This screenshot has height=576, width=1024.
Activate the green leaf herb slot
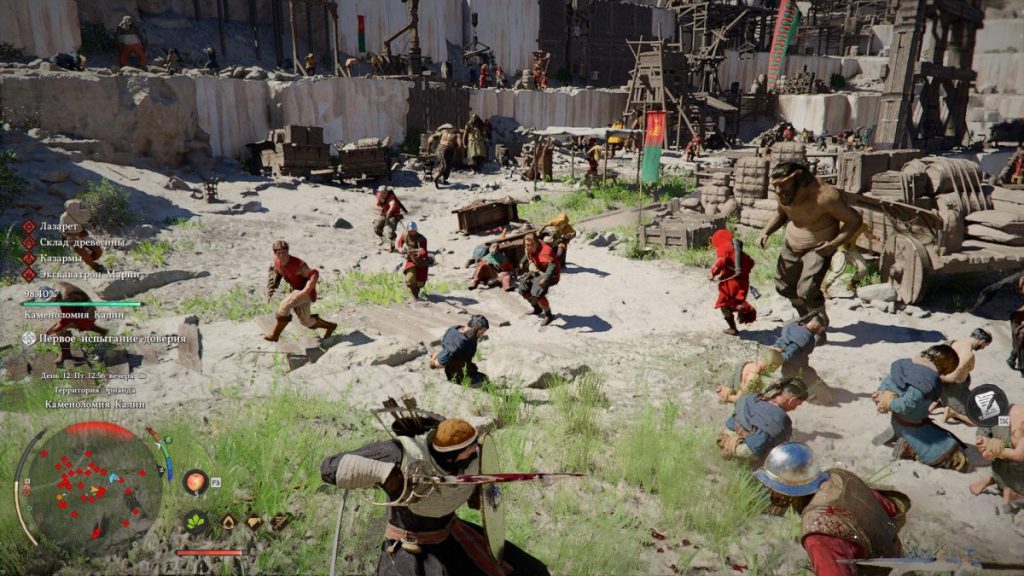196,521
